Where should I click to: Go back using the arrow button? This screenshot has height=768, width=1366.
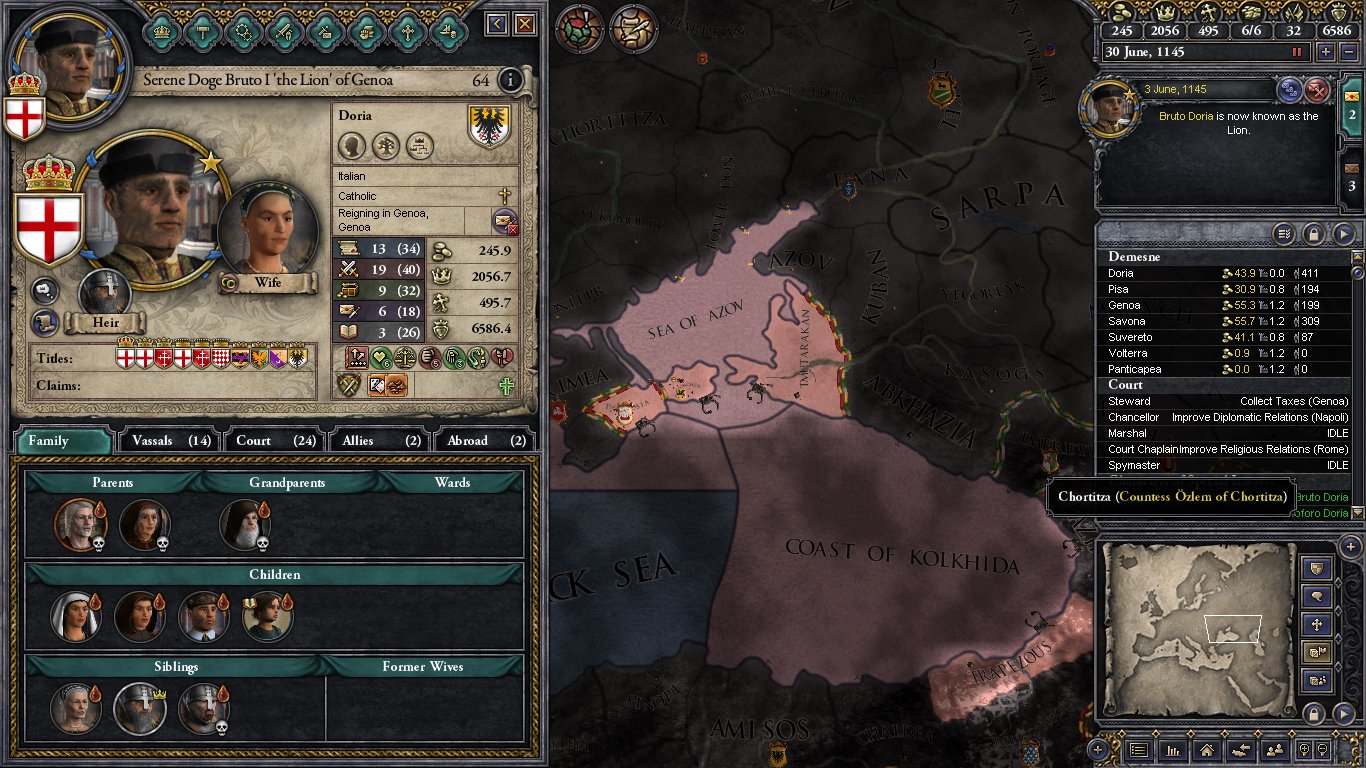[497, 24]
